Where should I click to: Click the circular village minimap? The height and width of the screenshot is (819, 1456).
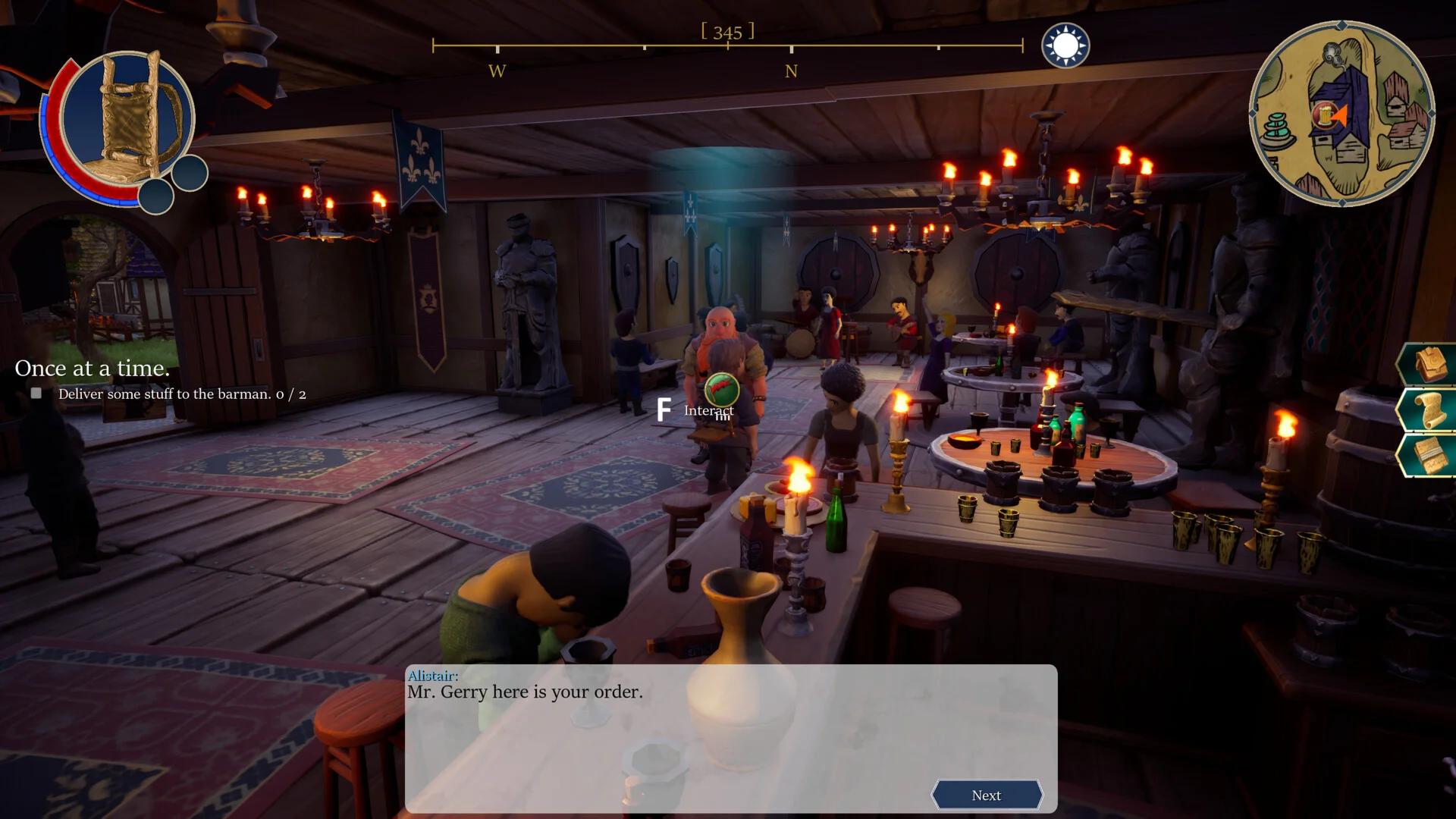click(x=1341, y=114)
